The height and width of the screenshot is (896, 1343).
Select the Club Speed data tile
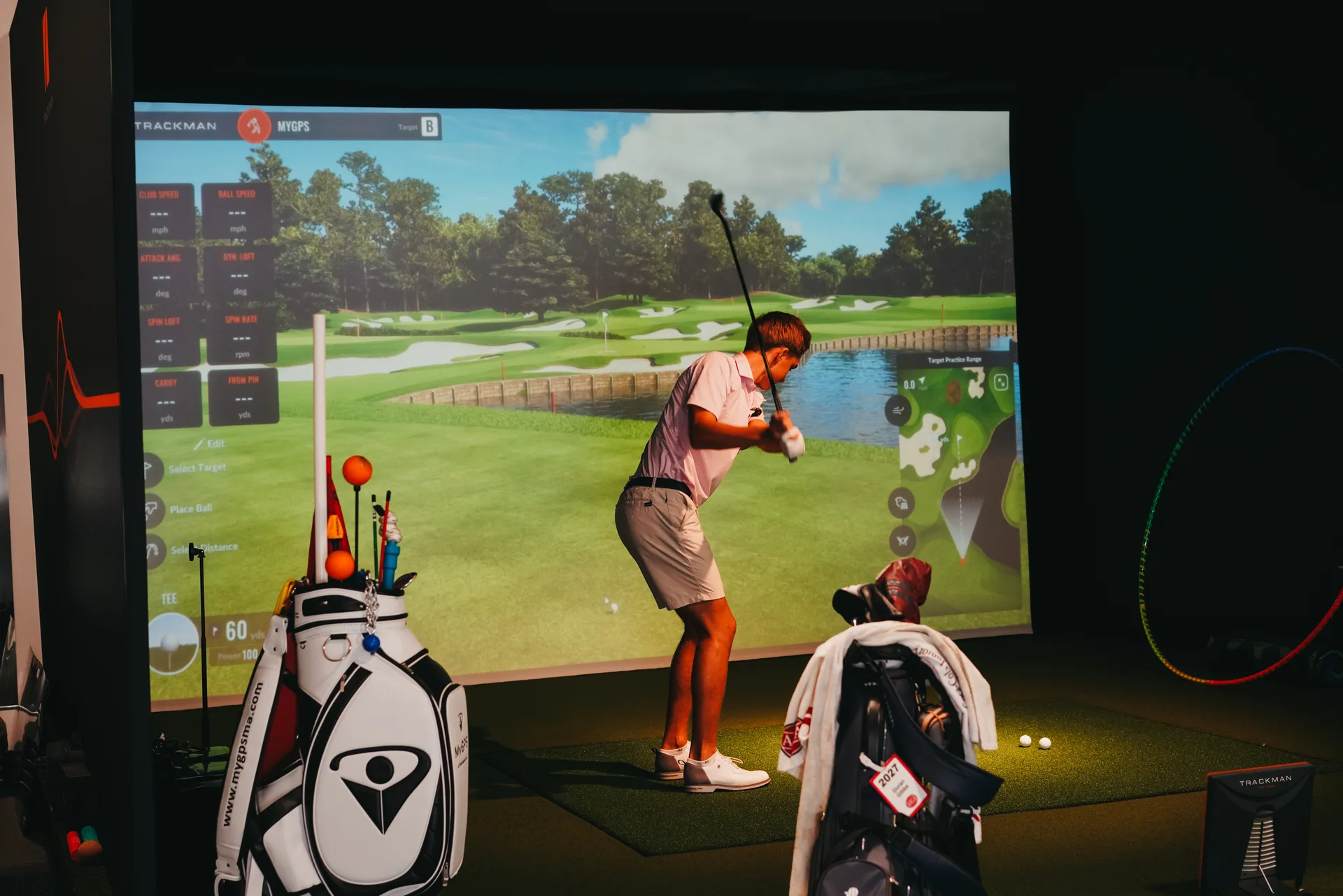pyautogui.click(x=165, y=211)
